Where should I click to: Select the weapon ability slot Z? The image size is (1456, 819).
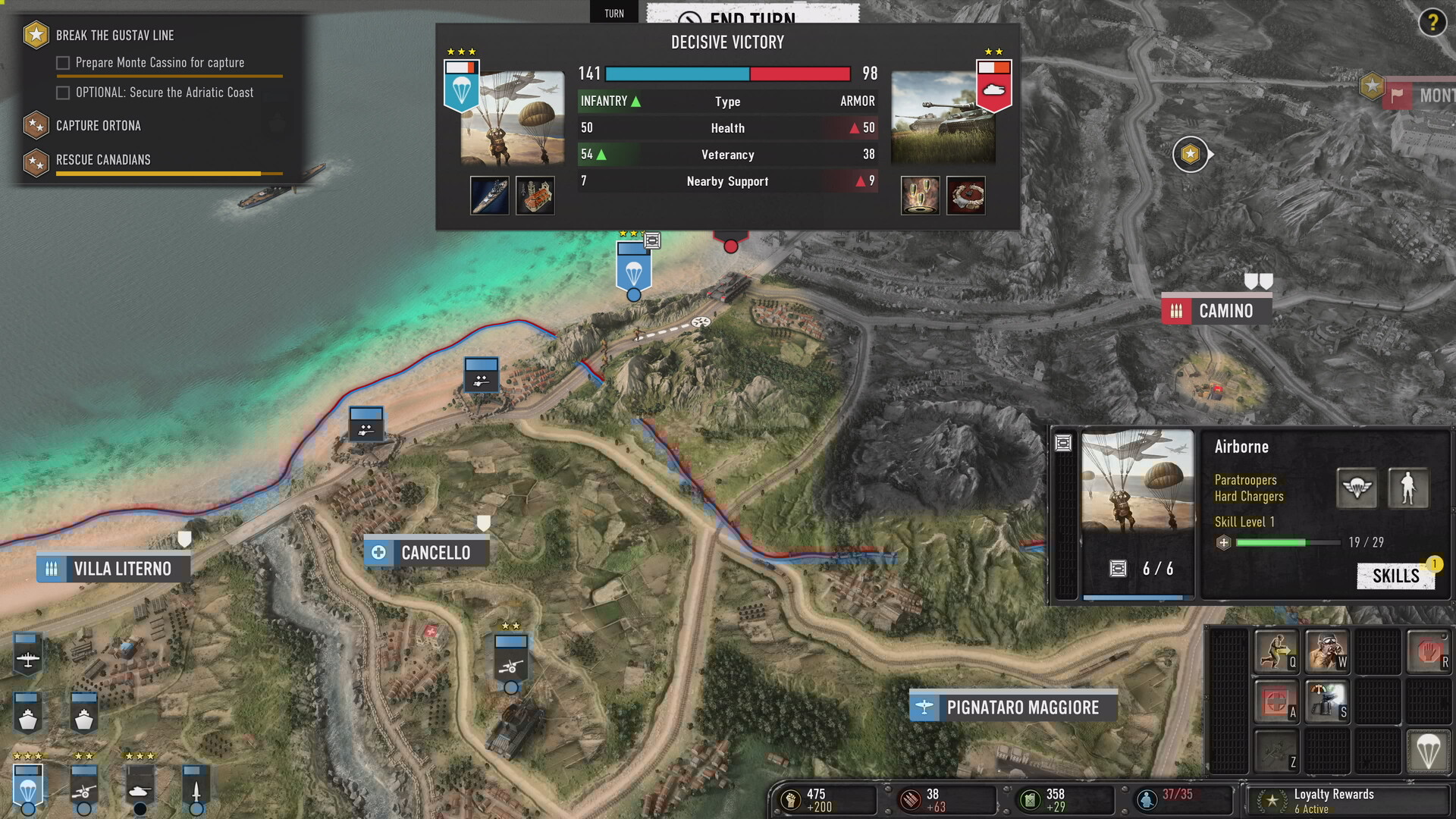click(1276, 752)
